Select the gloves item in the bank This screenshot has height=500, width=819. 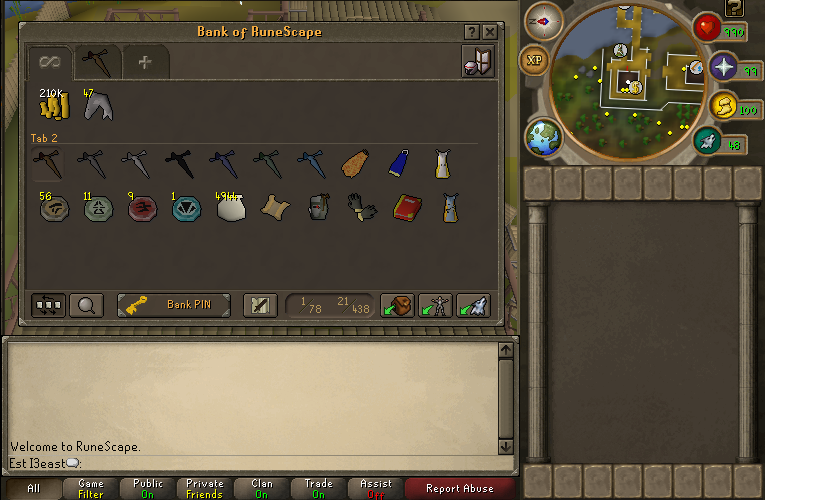tap(361, 207)
